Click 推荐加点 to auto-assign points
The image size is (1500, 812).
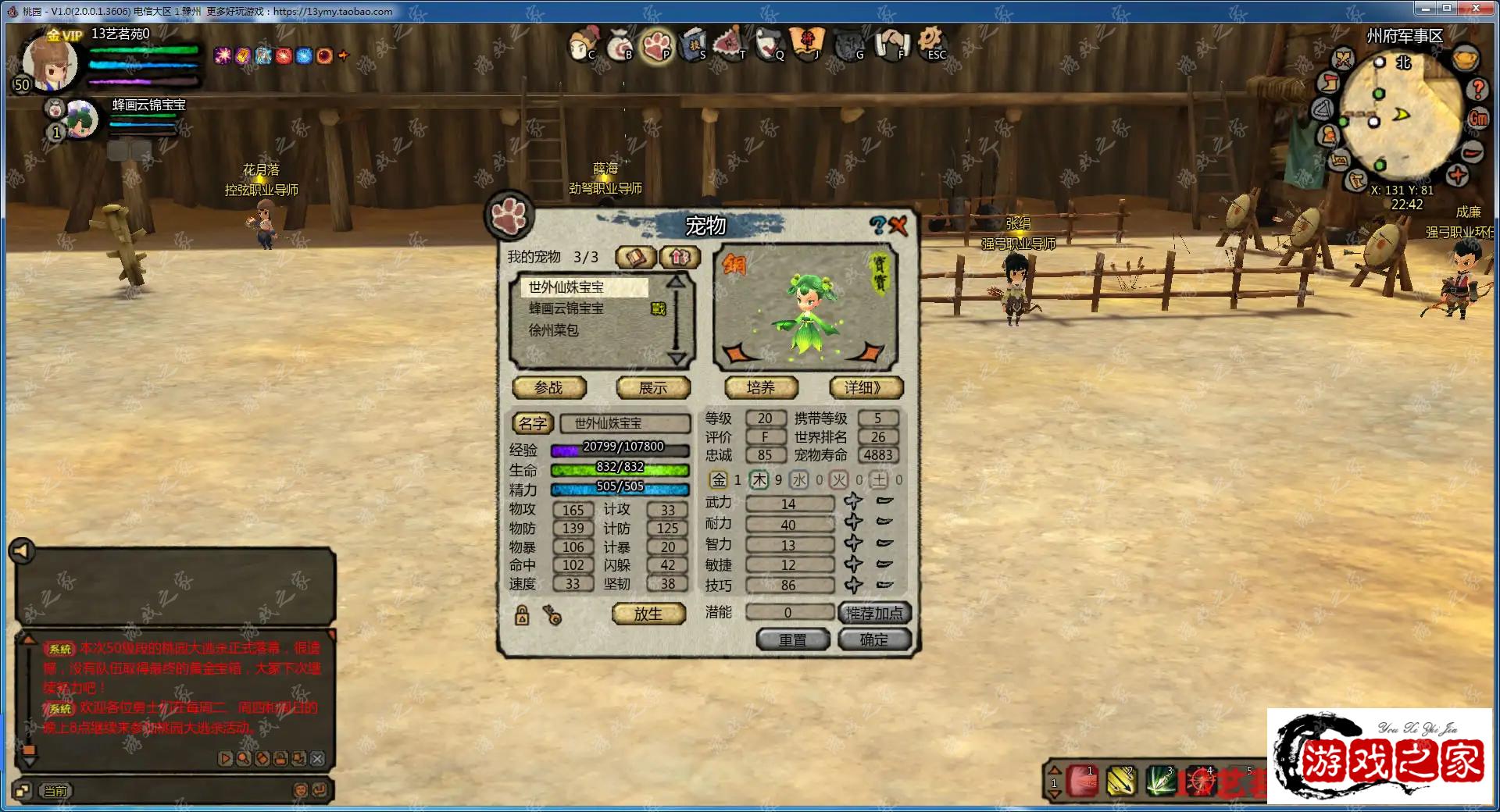[x=874, y=614]
